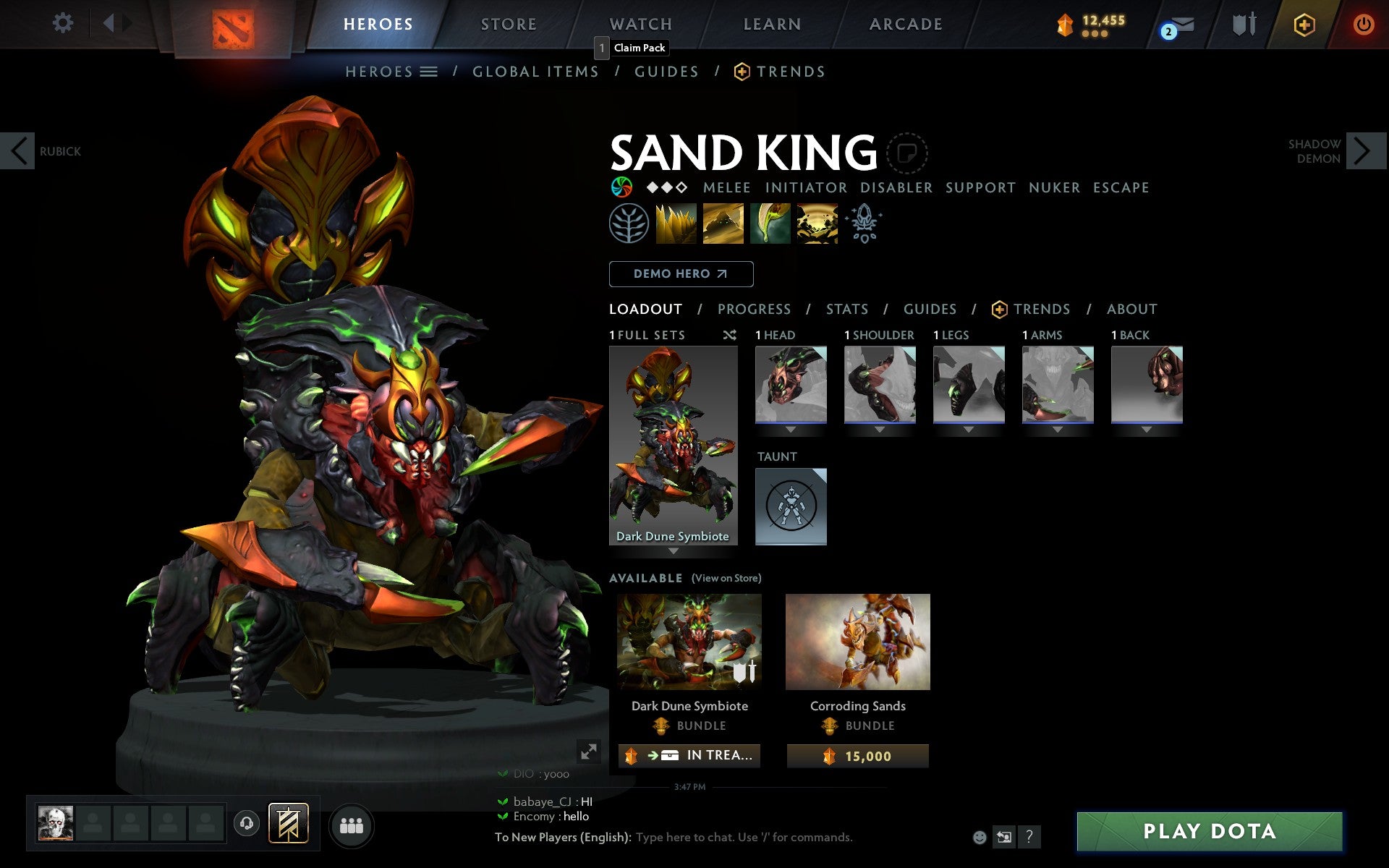The image size is (1389, 868).
Task: Switch to the PROGRESS tab
Action: point(754,309)
